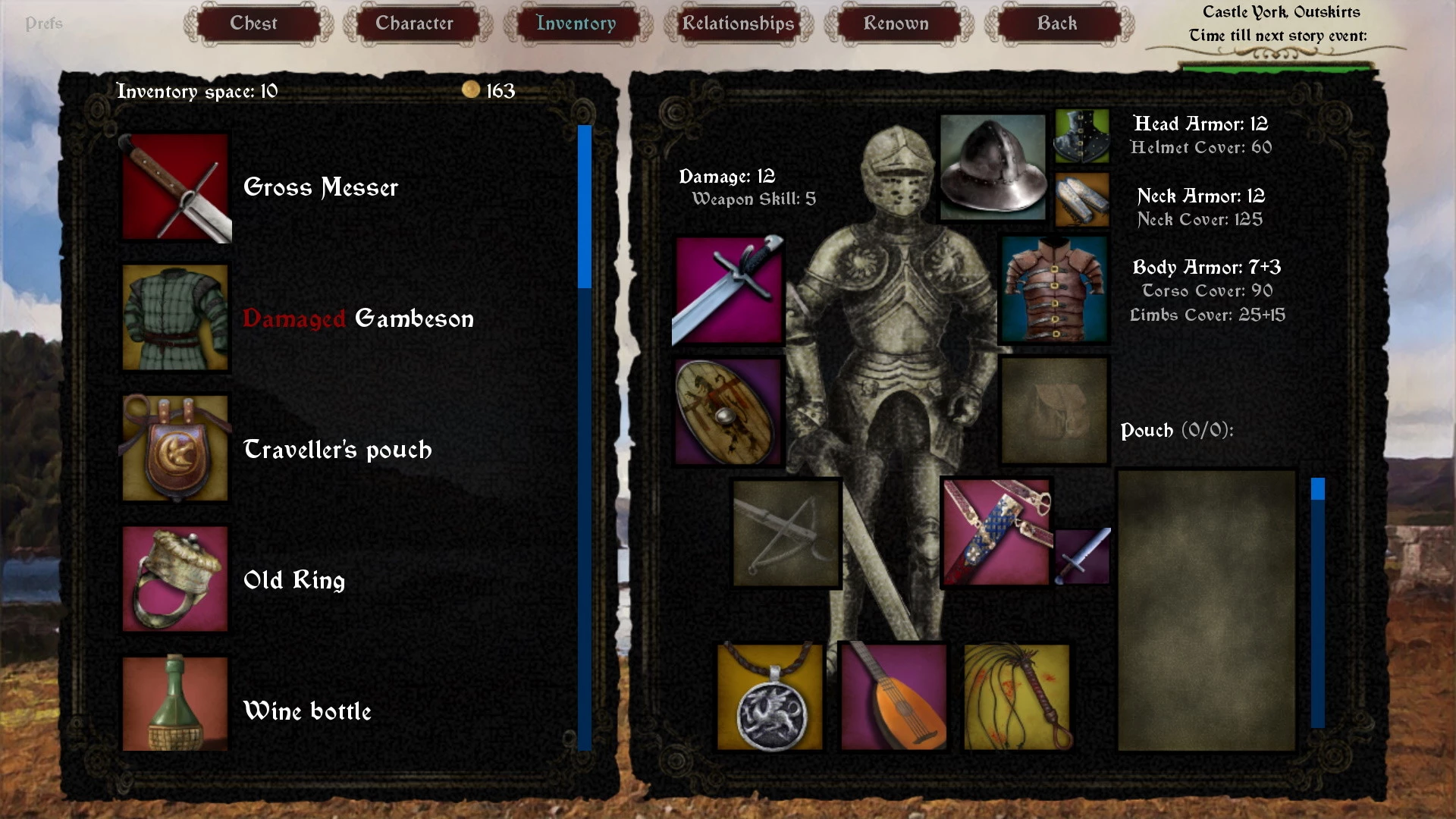
Task: Open the Chest tab
Action: pos(254,24)
